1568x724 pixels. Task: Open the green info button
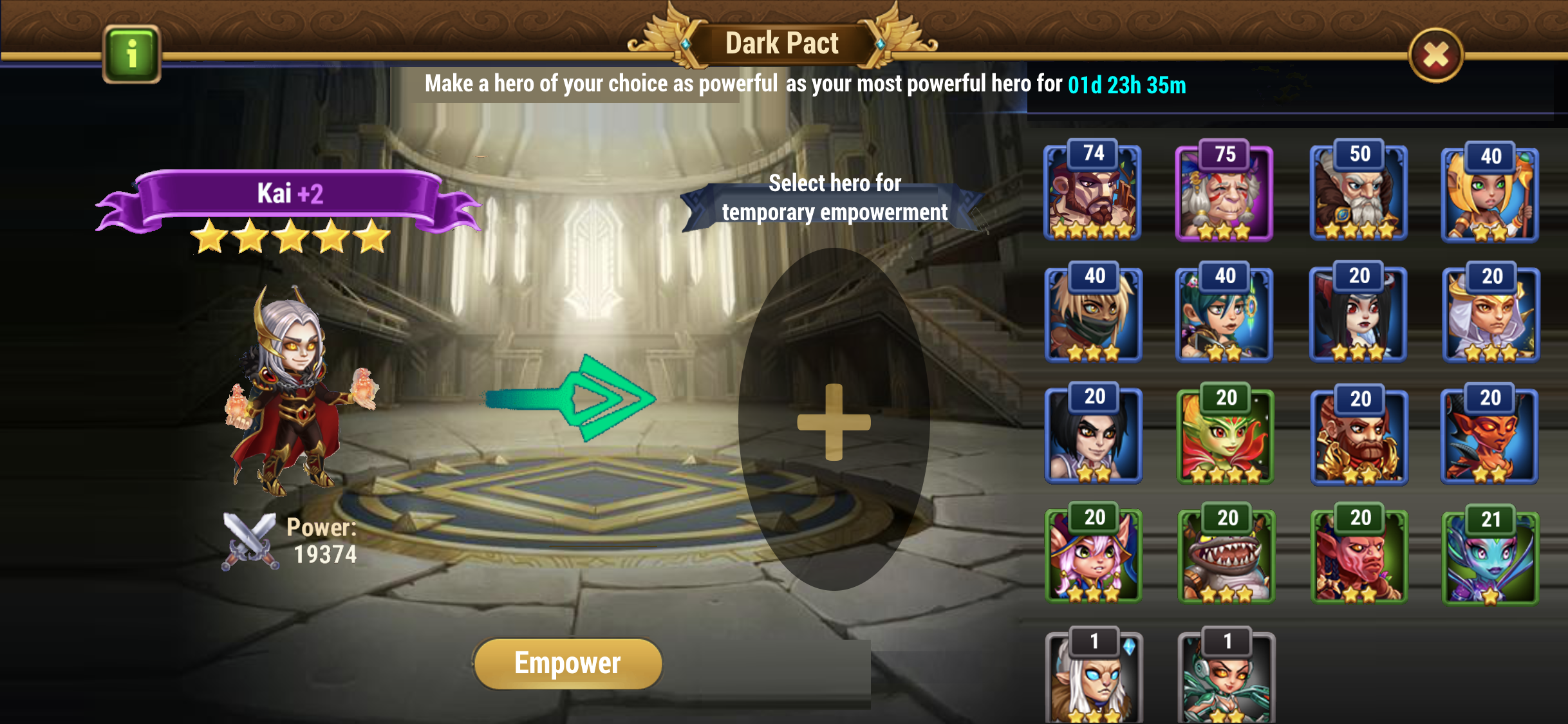tap(131, 54)
